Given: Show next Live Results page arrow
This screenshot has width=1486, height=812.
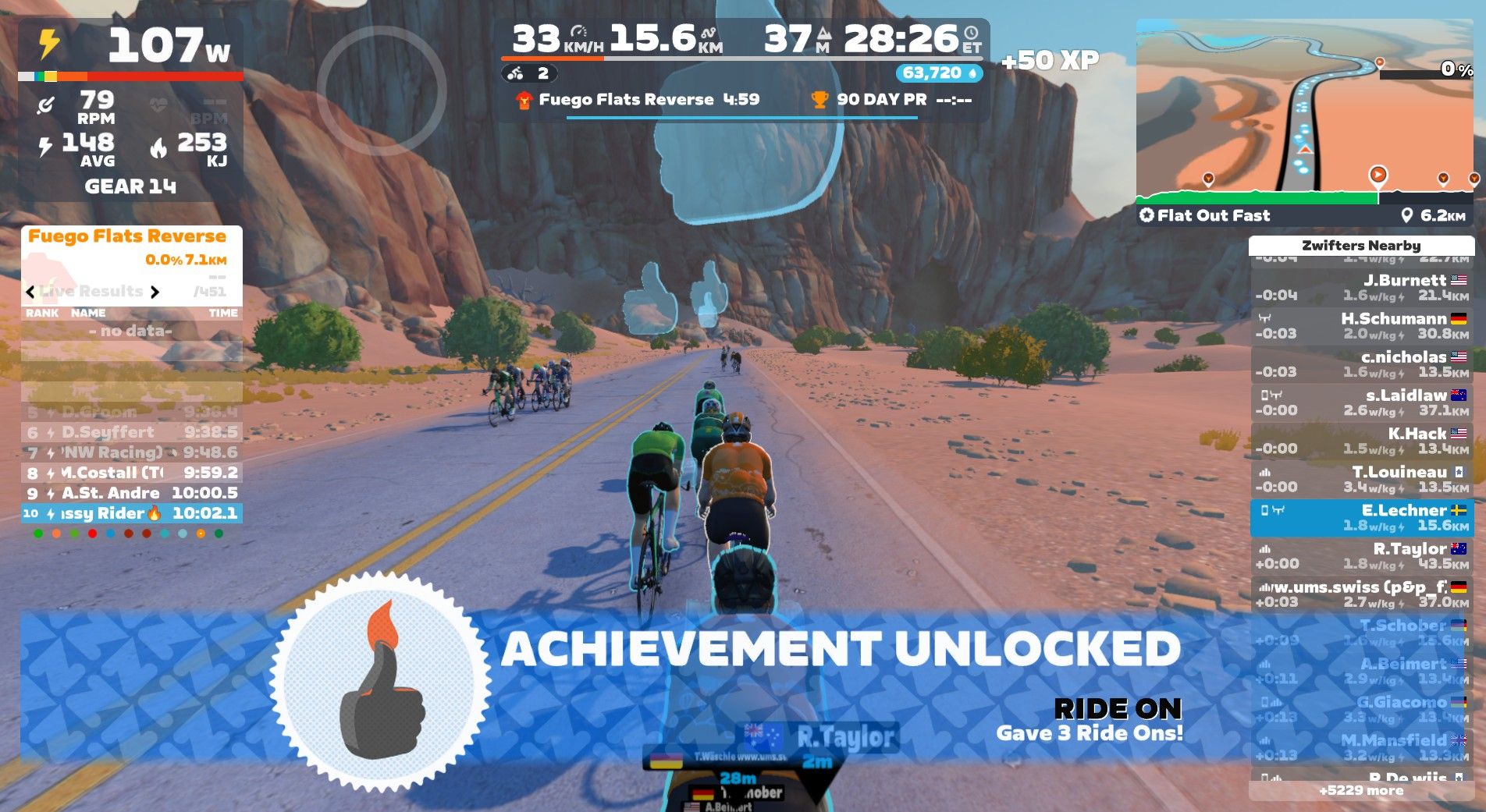Looking at the screenshot, I should pos(155,292).
